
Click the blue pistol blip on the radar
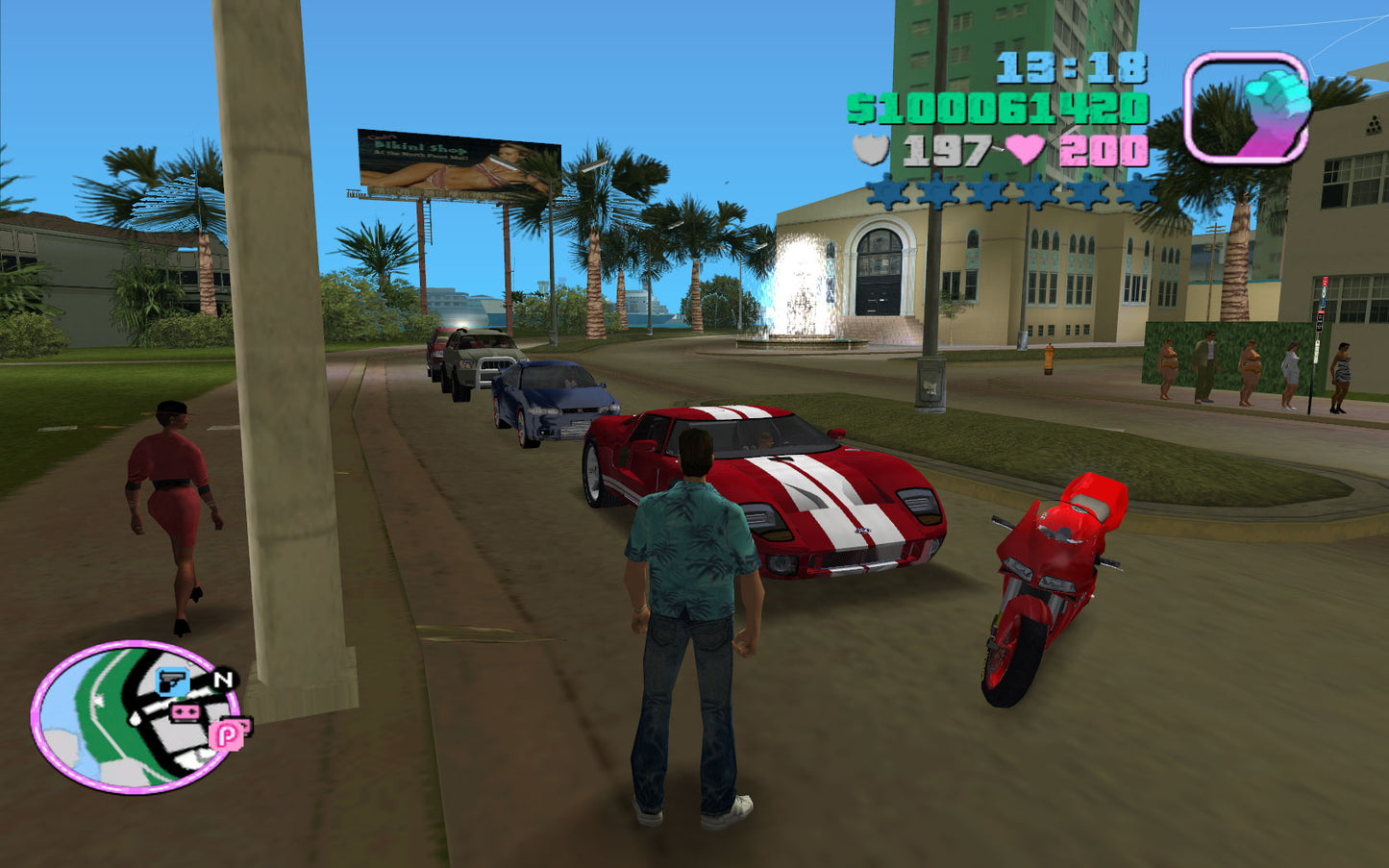pyautogui.click(x=171, y=682)
